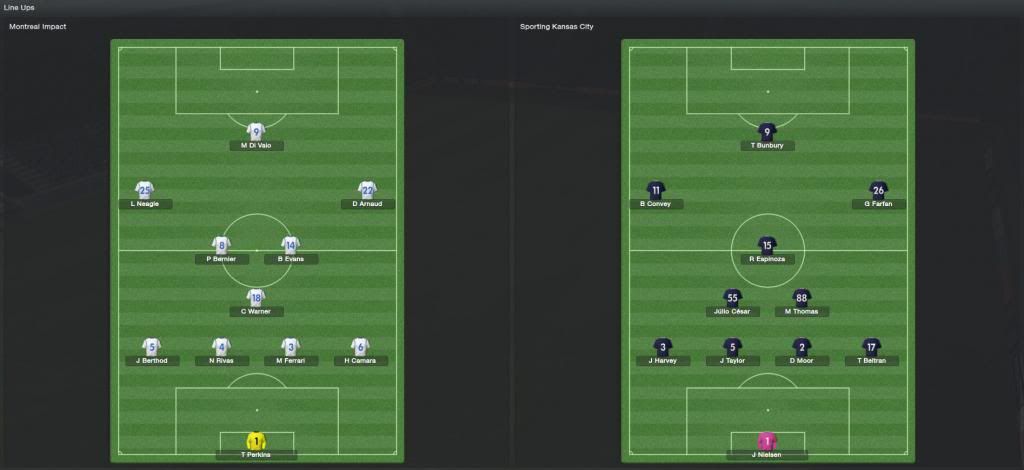This screenshot has height=470, width=1024.
Task: Choose M Thomas number 88
Action: (x=801, y=297)
